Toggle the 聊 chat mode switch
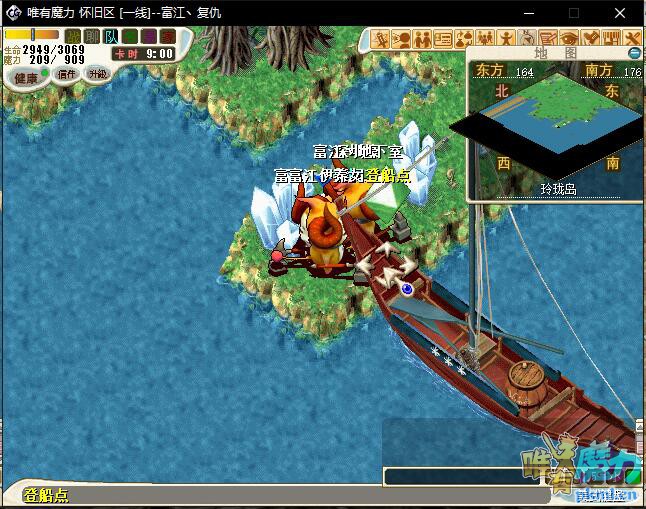Screen dimensions: 646x509 (x=90, y=36)
